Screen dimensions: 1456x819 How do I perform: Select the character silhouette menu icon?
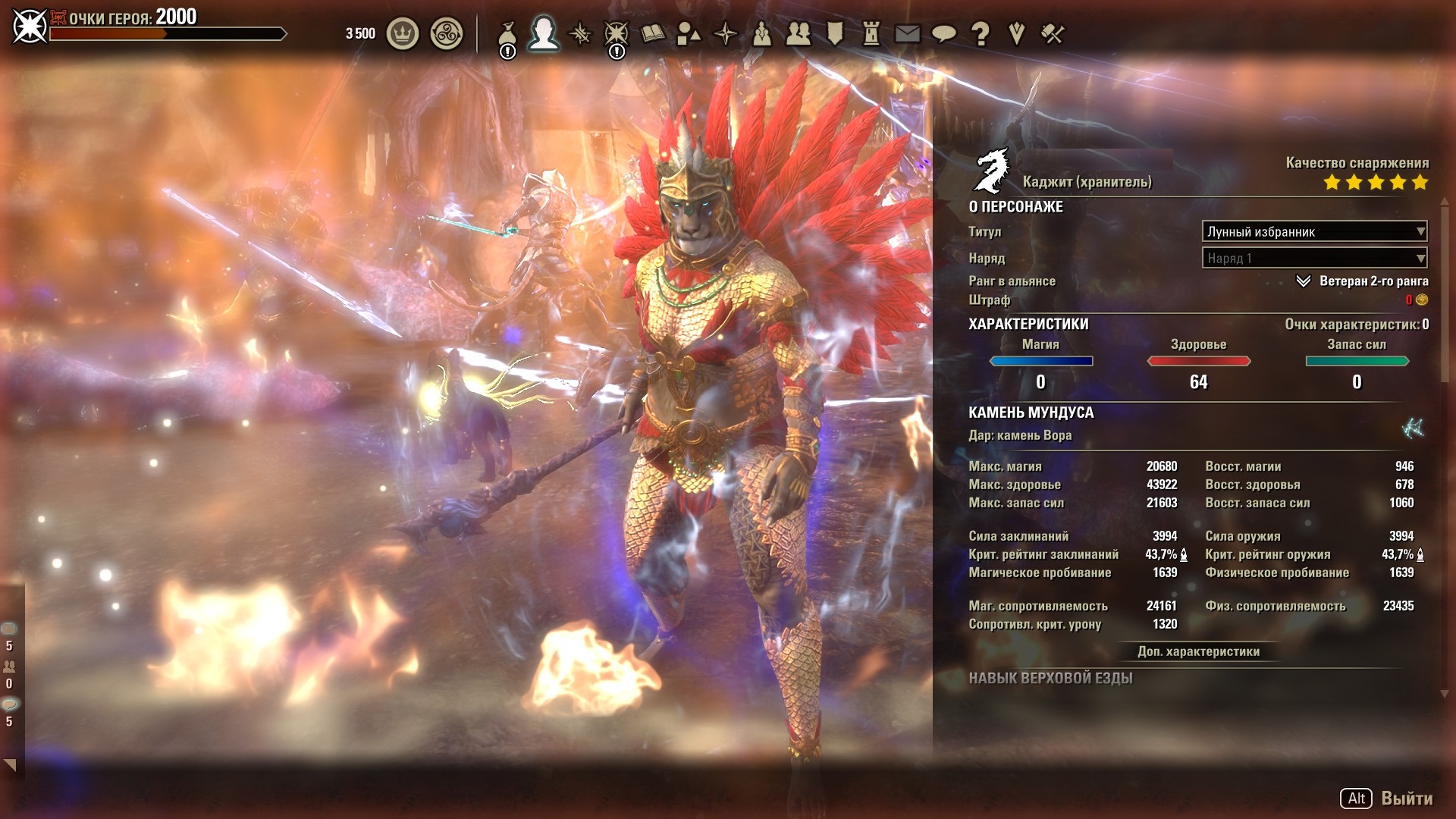point(543,34)
